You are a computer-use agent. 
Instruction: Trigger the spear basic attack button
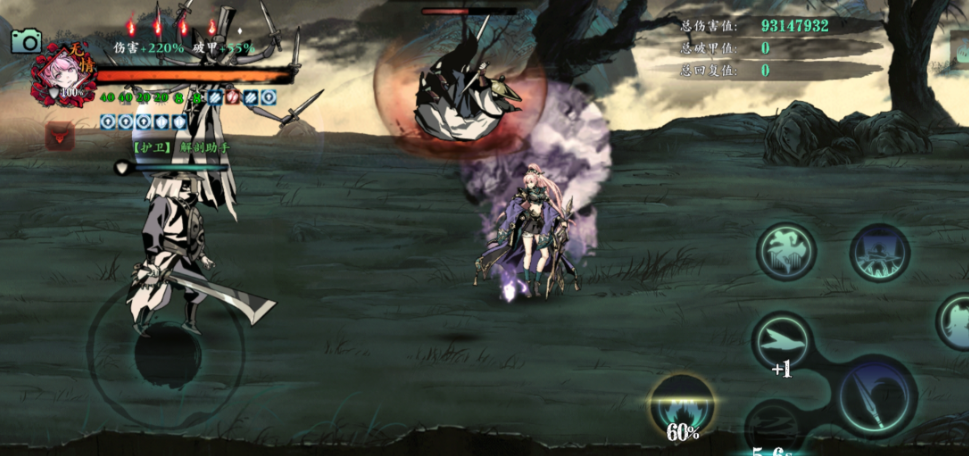pyautogui.click(x=877, y=396)
